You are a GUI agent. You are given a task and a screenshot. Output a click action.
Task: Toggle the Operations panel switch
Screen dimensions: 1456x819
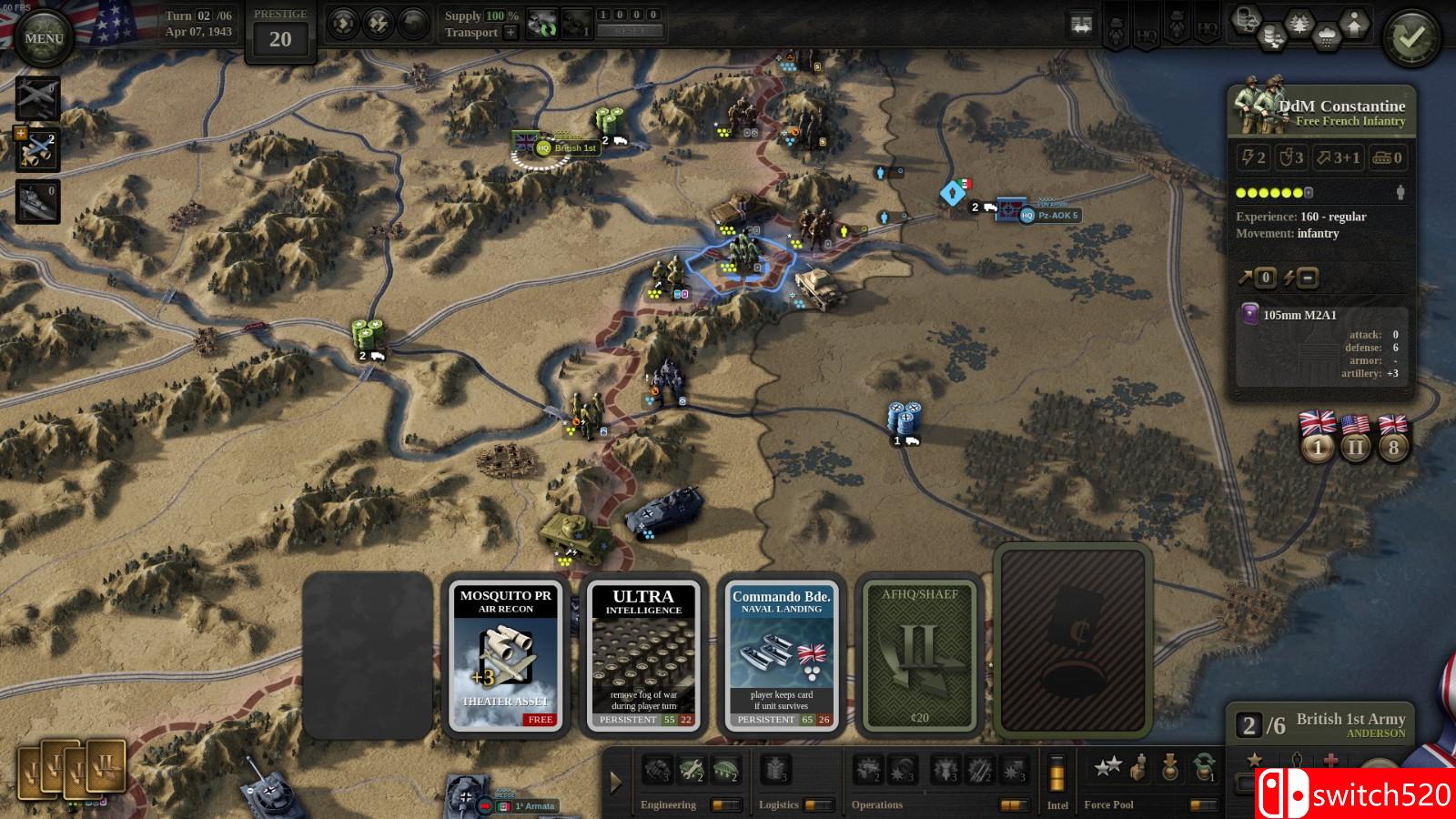click(x=1014, y=804)
